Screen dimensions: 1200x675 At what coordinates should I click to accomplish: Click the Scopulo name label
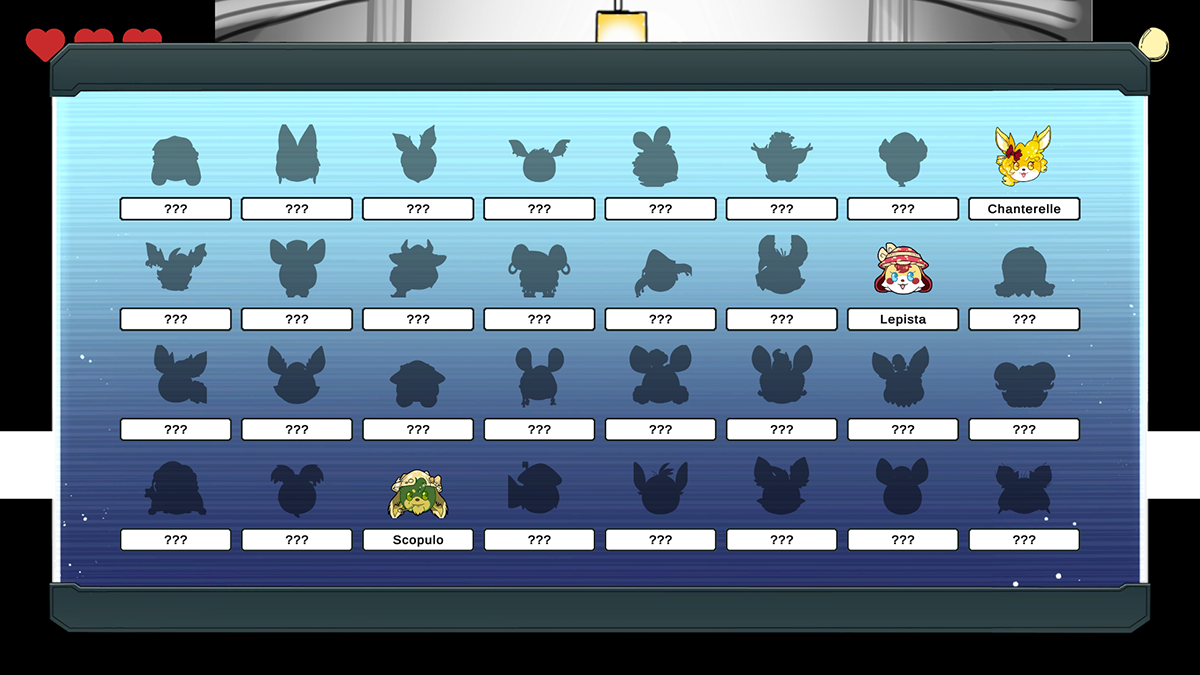(x=418, y=540)
